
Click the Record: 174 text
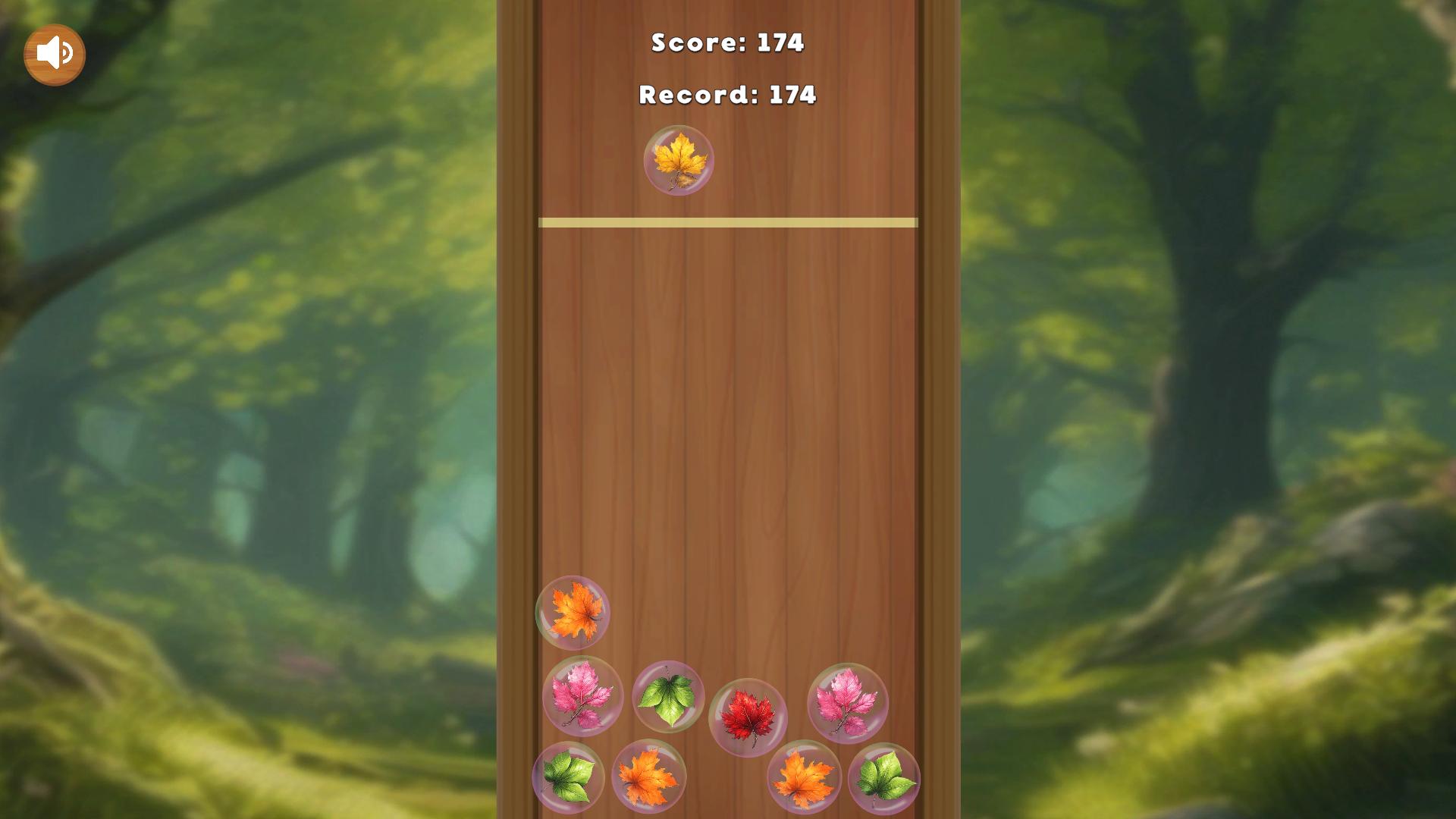pyautogui.click(x=727, y=95)
